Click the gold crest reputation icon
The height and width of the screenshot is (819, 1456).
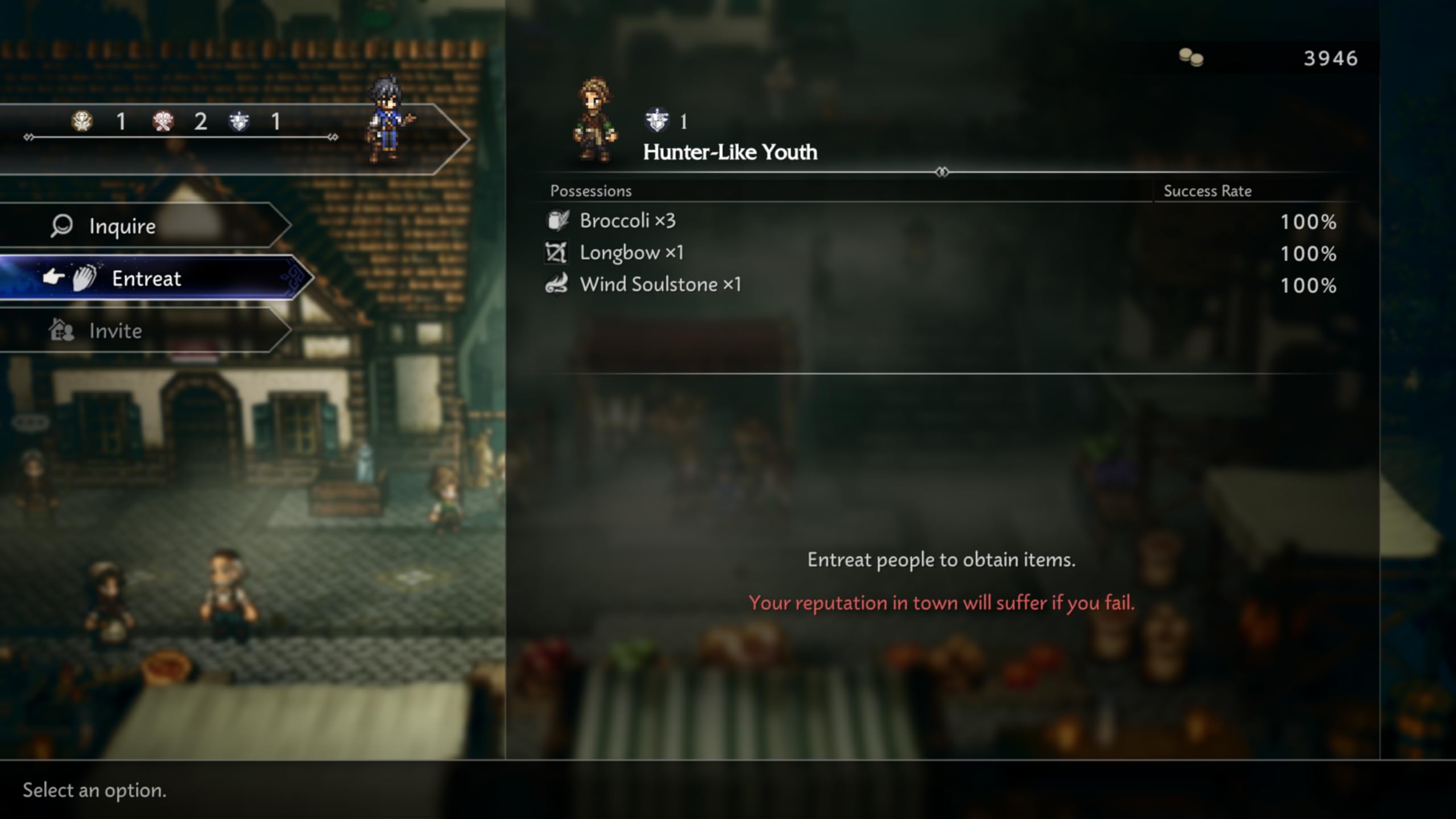[81, 121]
